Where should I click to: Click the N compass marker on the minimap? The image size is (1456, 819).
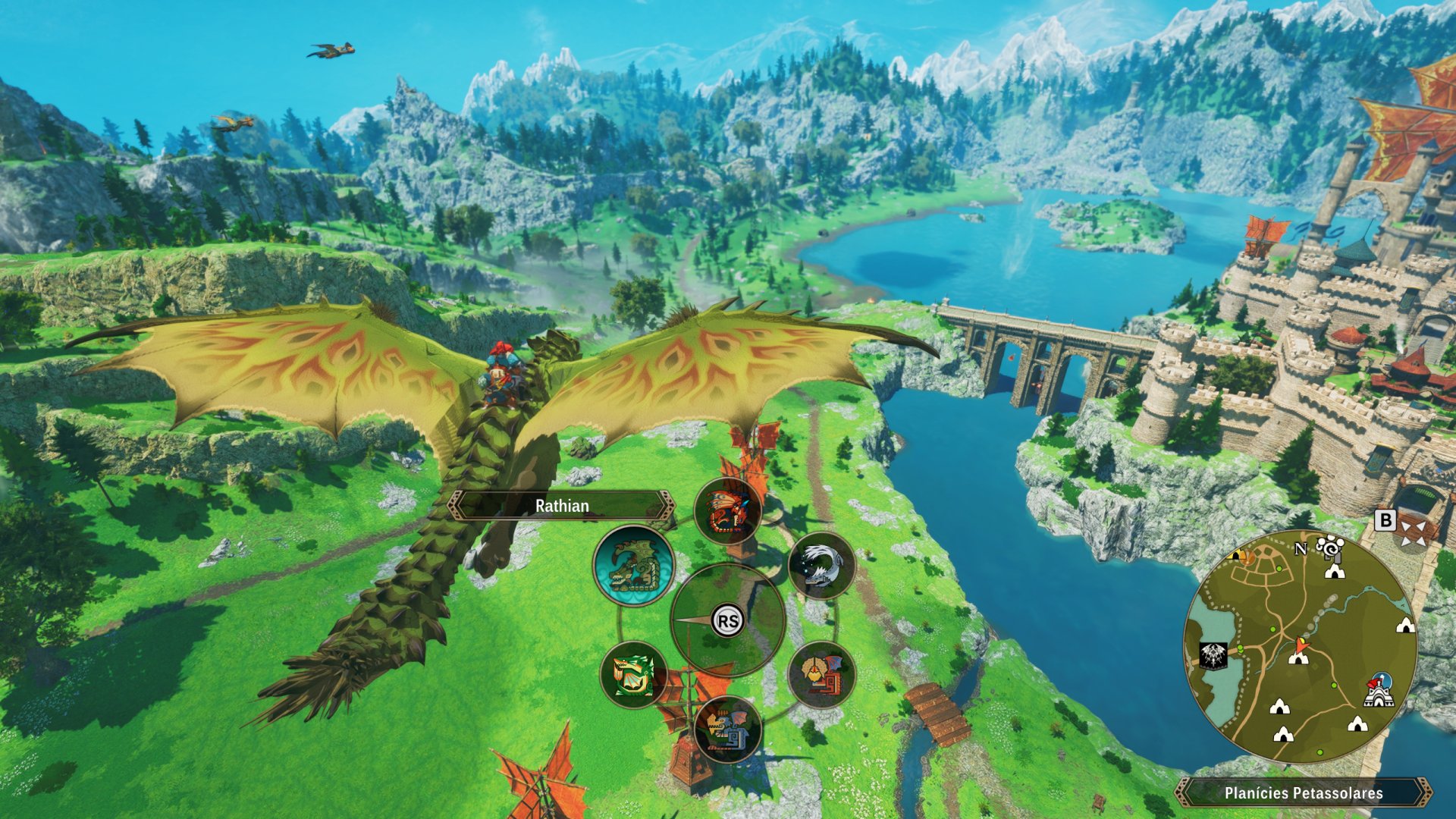tap(1301, 548)
